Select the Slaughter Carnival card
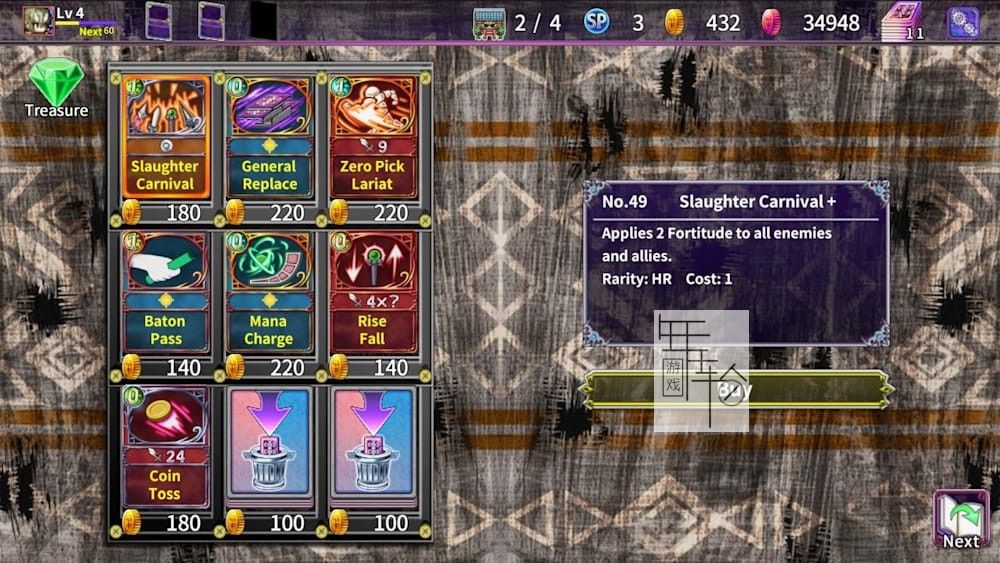The height and width of the screenshot is (563, 1000). pyautogui.click(x=165, y=137)
